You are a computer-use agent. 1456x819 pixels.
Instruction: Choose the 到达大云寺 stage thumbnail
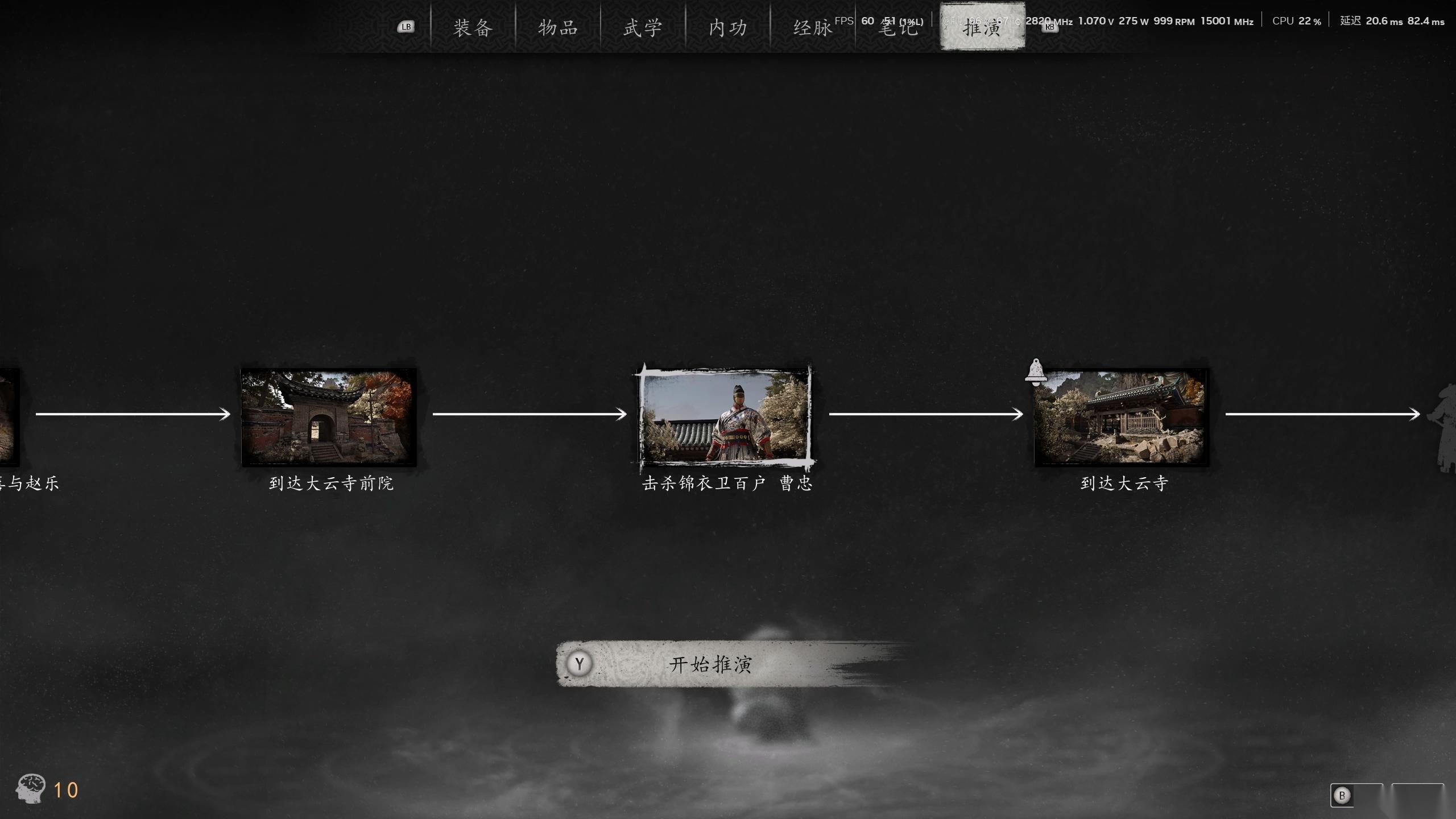[1121, 417]
